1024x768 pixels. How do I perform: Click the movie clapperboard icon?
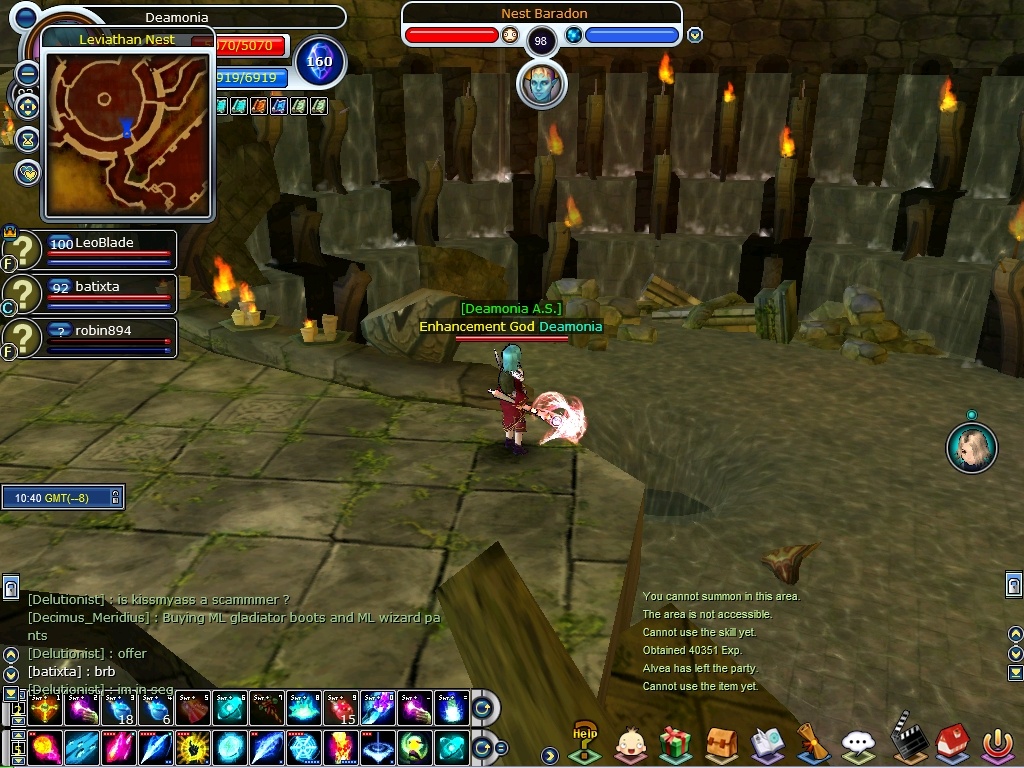(x=906, y=742)
